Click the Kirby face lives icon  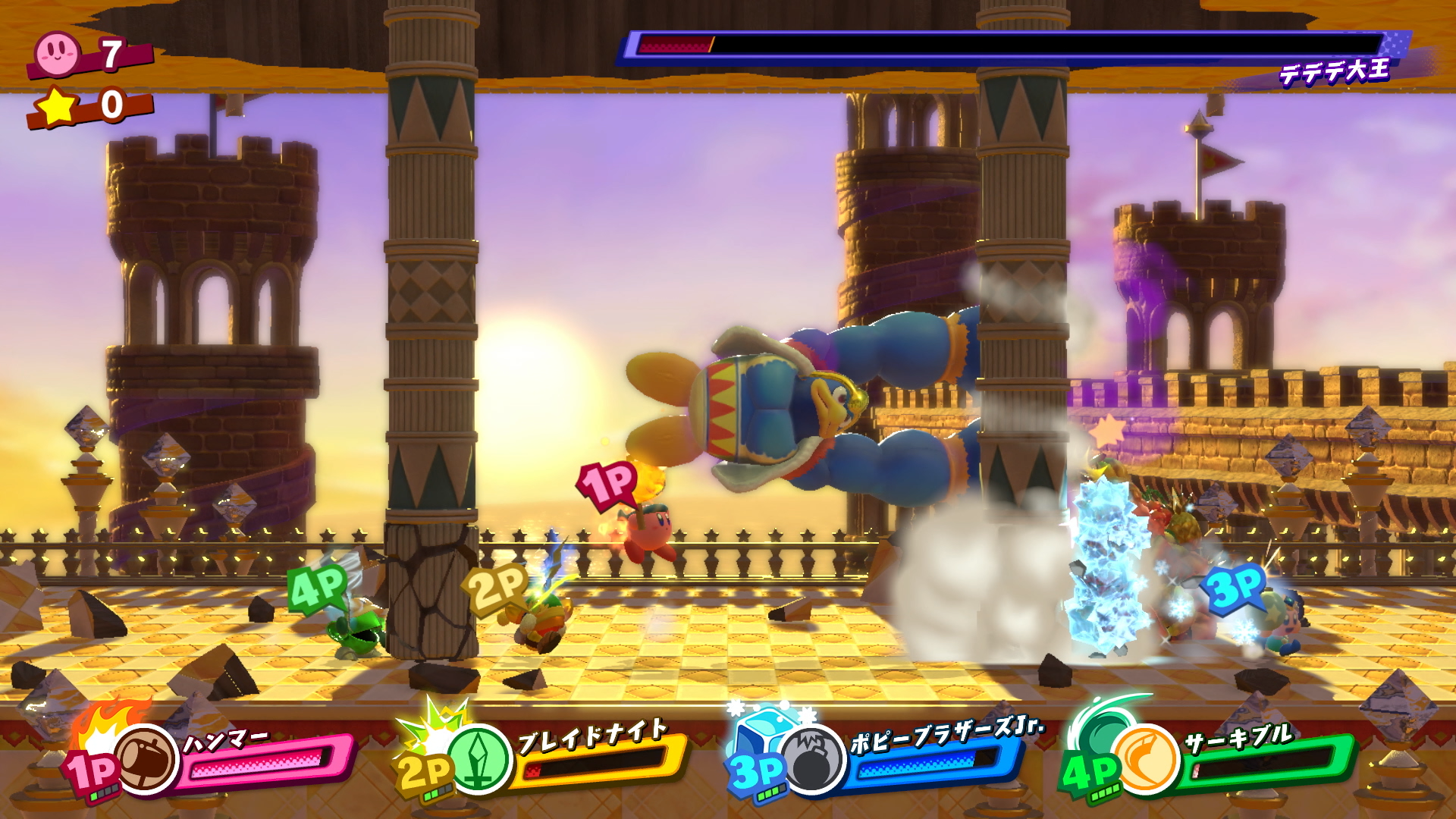(x=57, y=53)
